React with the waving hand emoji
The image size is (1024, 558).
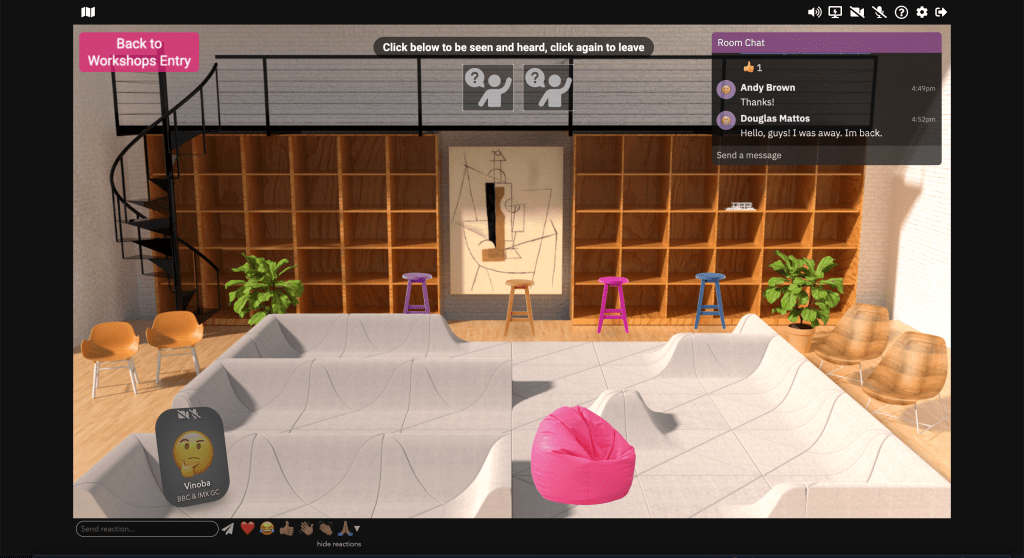coord(306,529)
